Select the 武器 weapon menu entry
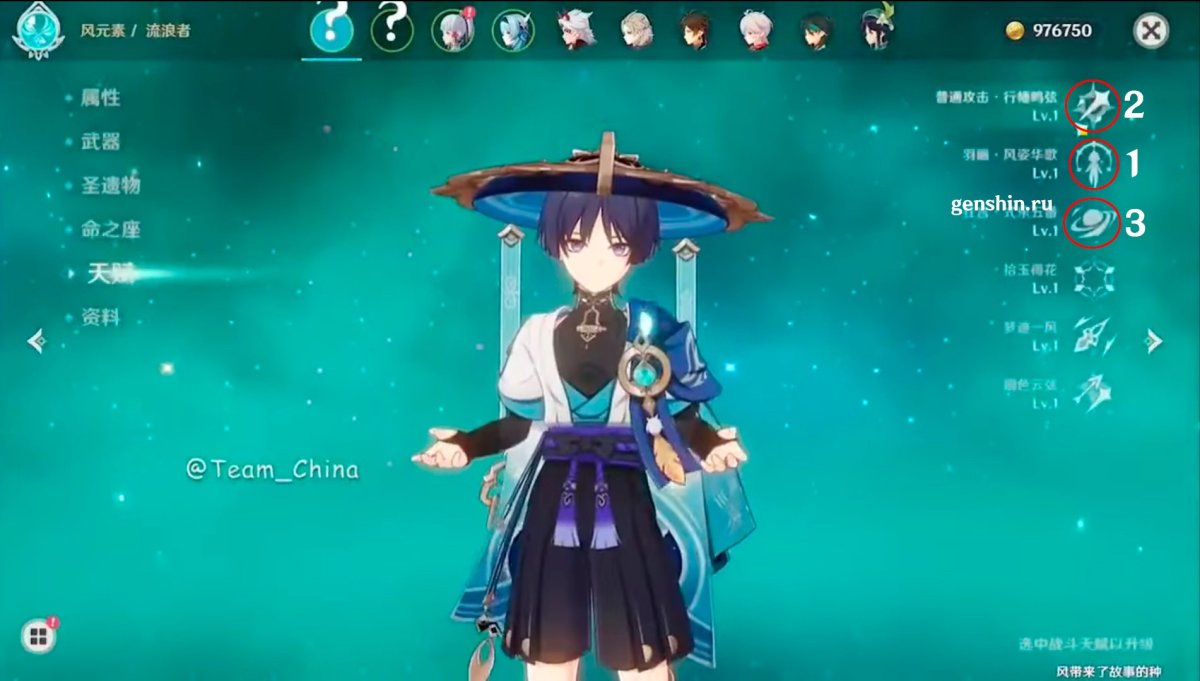The height and width of the screenshot is (681, 1200). point(101,142)
